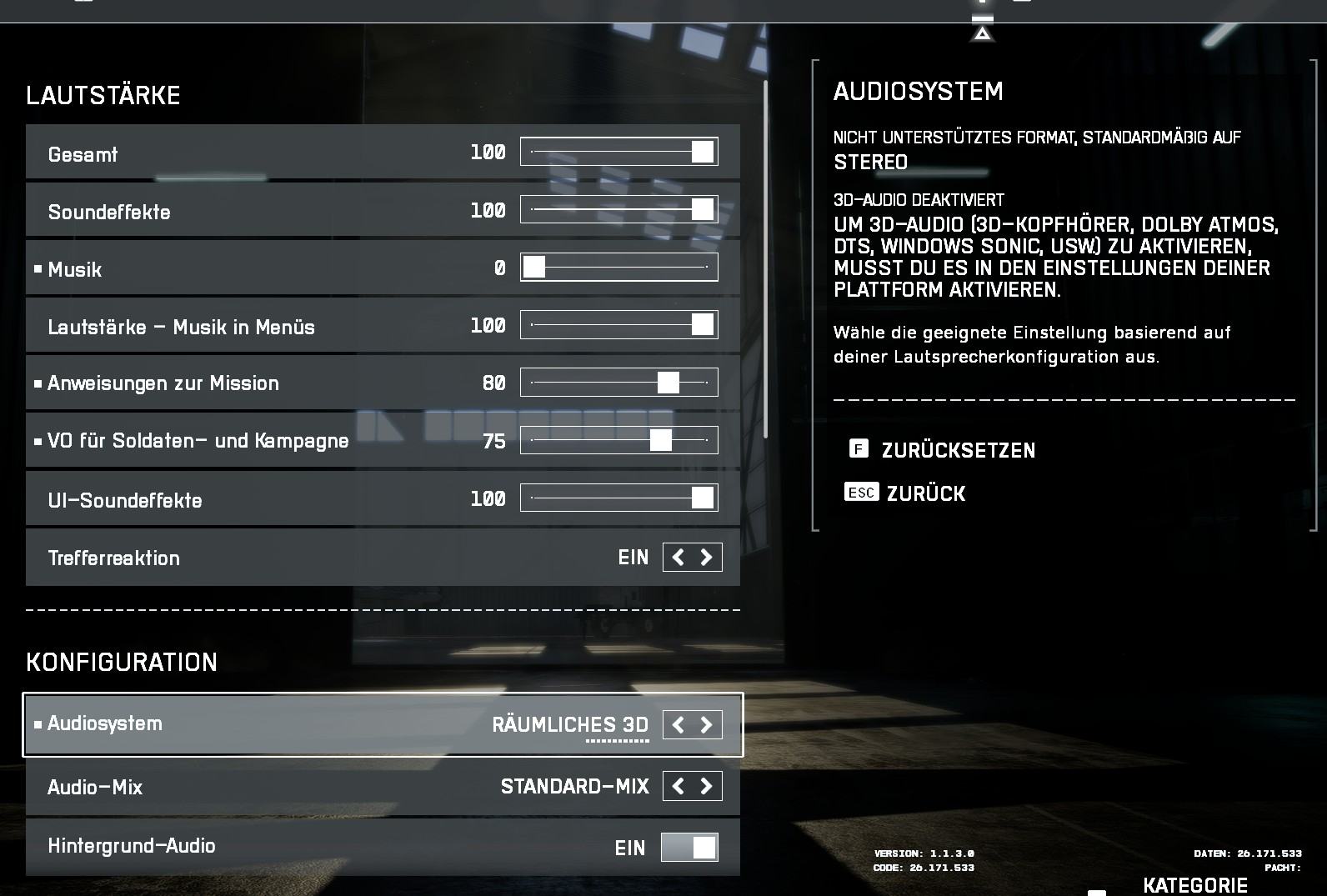
Task: Select the STANDARD-MIX value
Action: (575, 785)
